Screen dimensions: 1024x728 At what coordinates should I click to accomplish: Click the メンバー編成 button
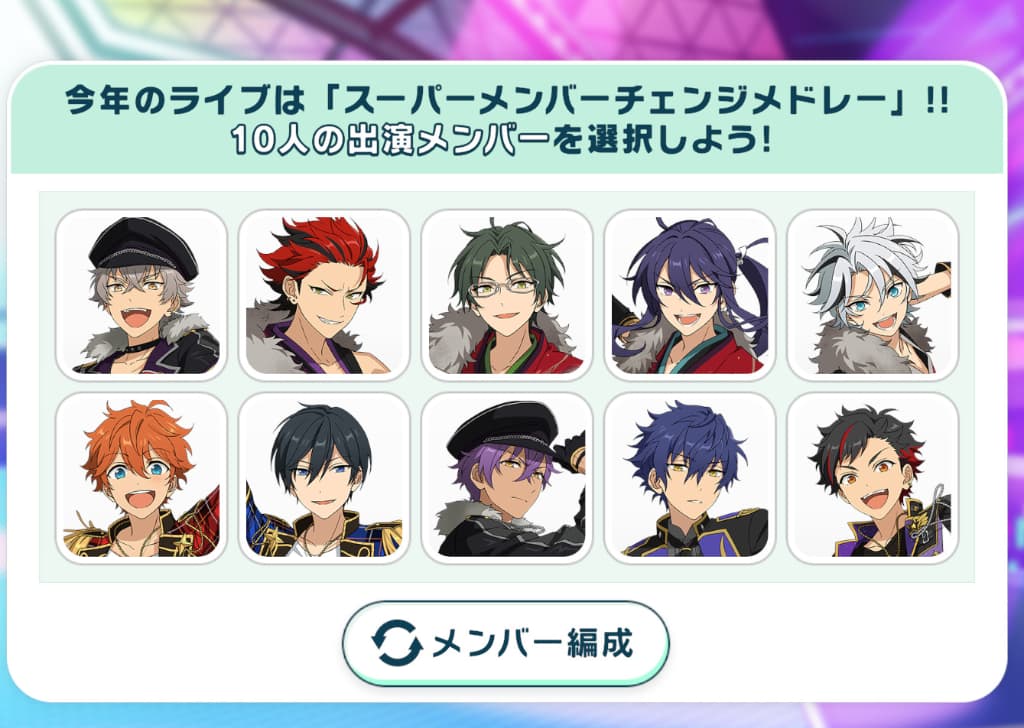pyautogui.click(x=505, y=643)
